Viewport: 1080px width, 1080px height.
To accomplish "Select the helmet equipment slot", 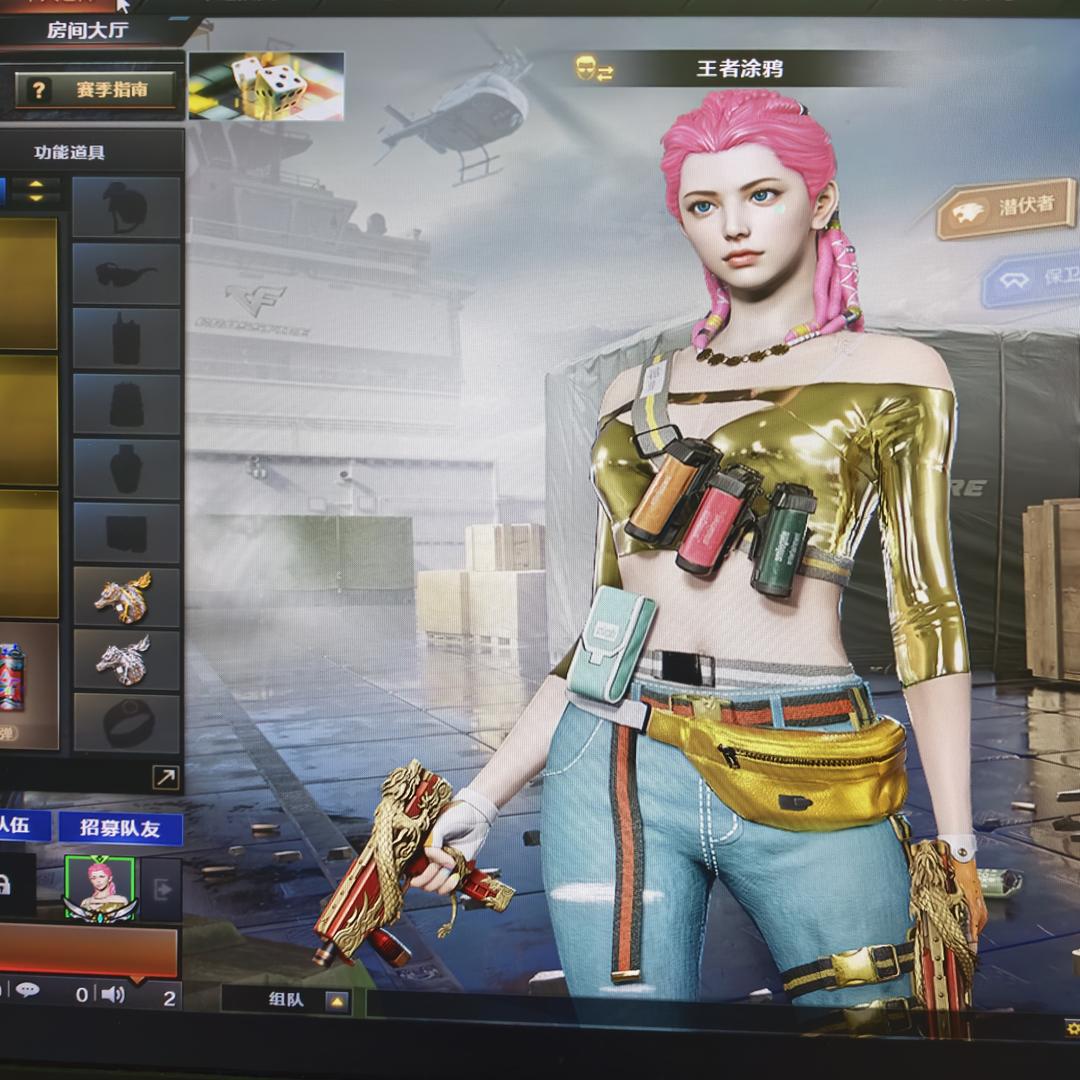I will point(126,208).
